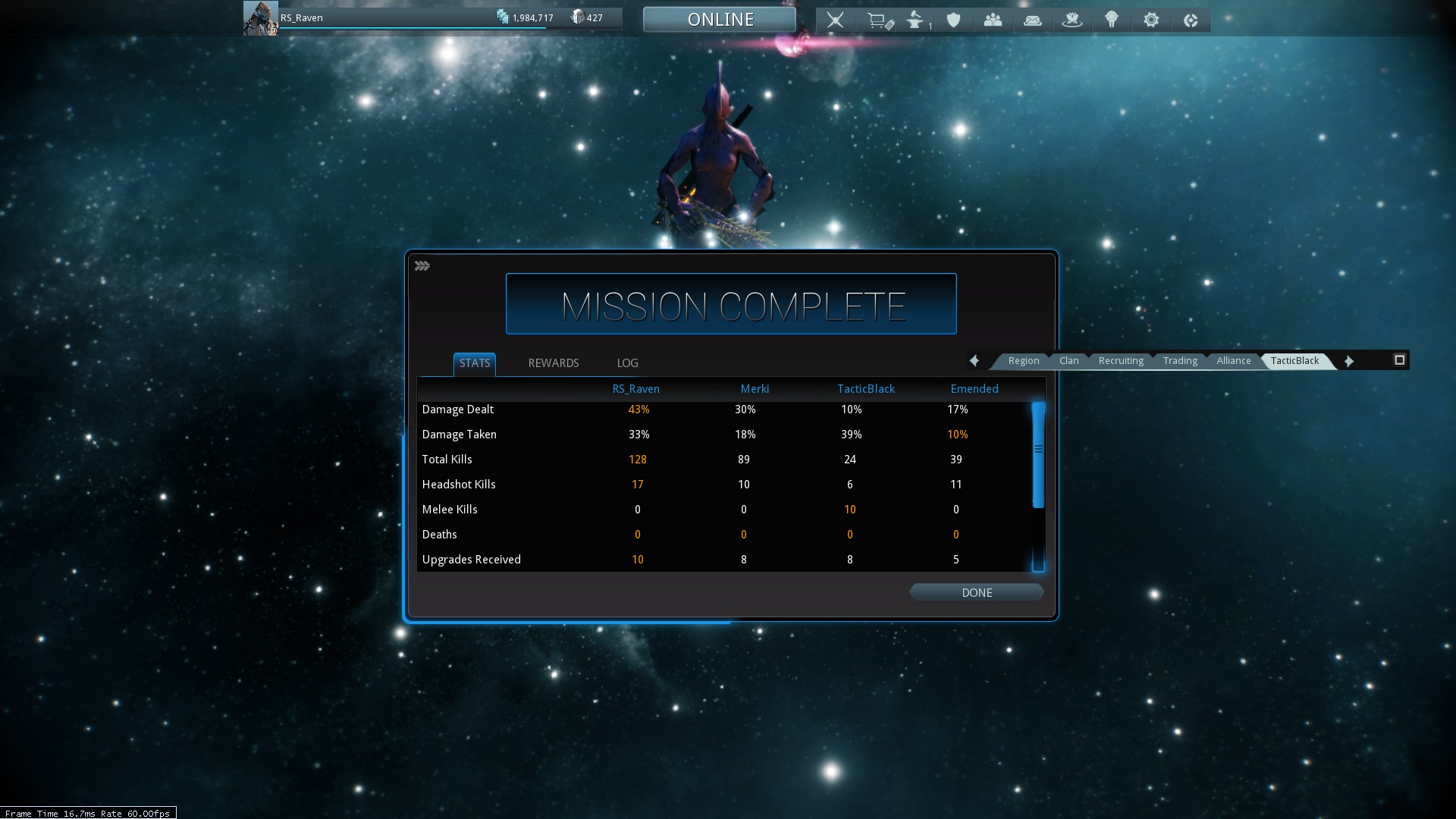Viewport: 1456px width, 819px height.
Task: Open the gear settings icon
Action: (1150, 20)
